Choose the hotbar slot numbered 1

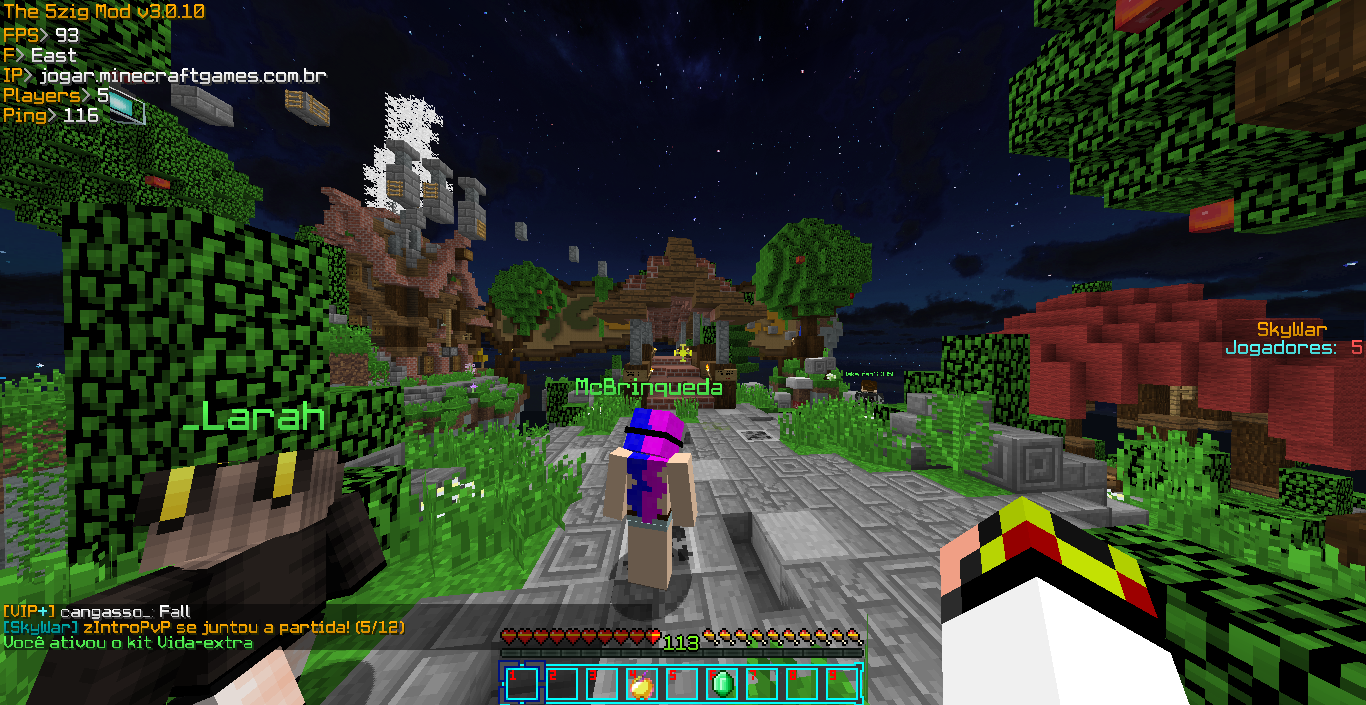[520, 684]
